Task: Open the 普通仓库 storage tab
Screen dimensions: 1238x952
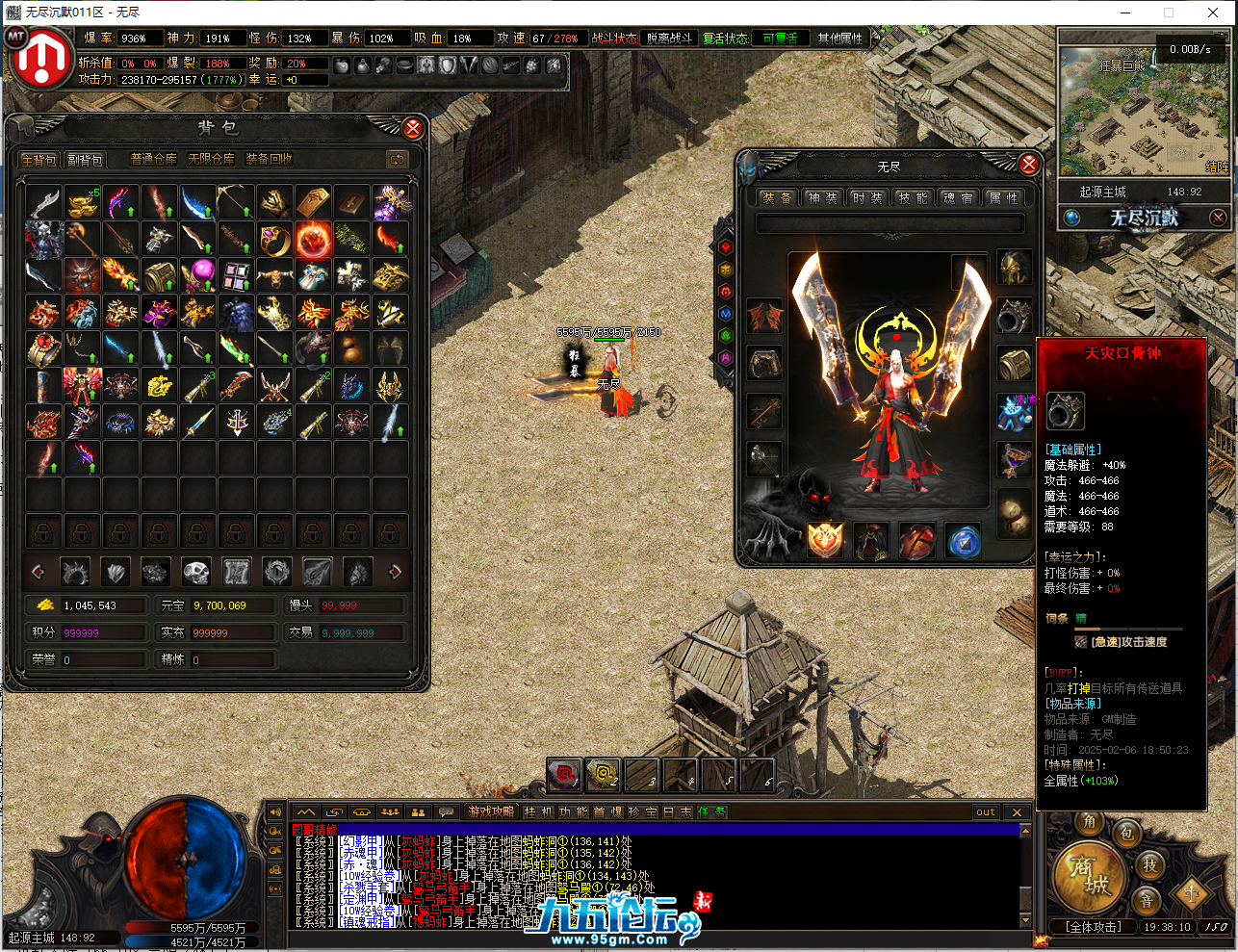Action: click(154, 159)
